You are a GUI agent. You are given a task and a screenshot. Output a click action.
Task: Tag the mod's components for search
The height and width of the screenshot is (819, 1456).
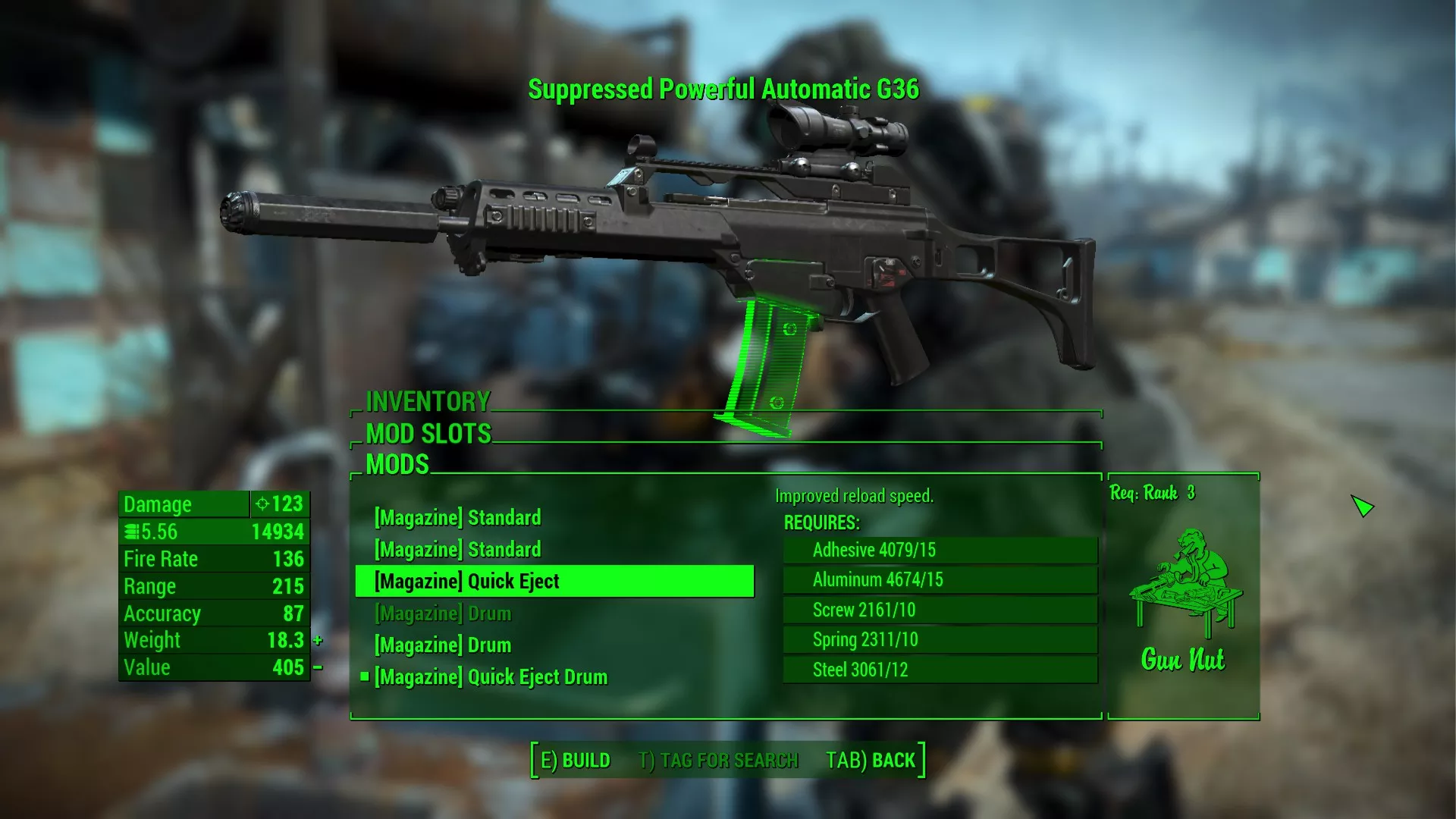[718, 761]
